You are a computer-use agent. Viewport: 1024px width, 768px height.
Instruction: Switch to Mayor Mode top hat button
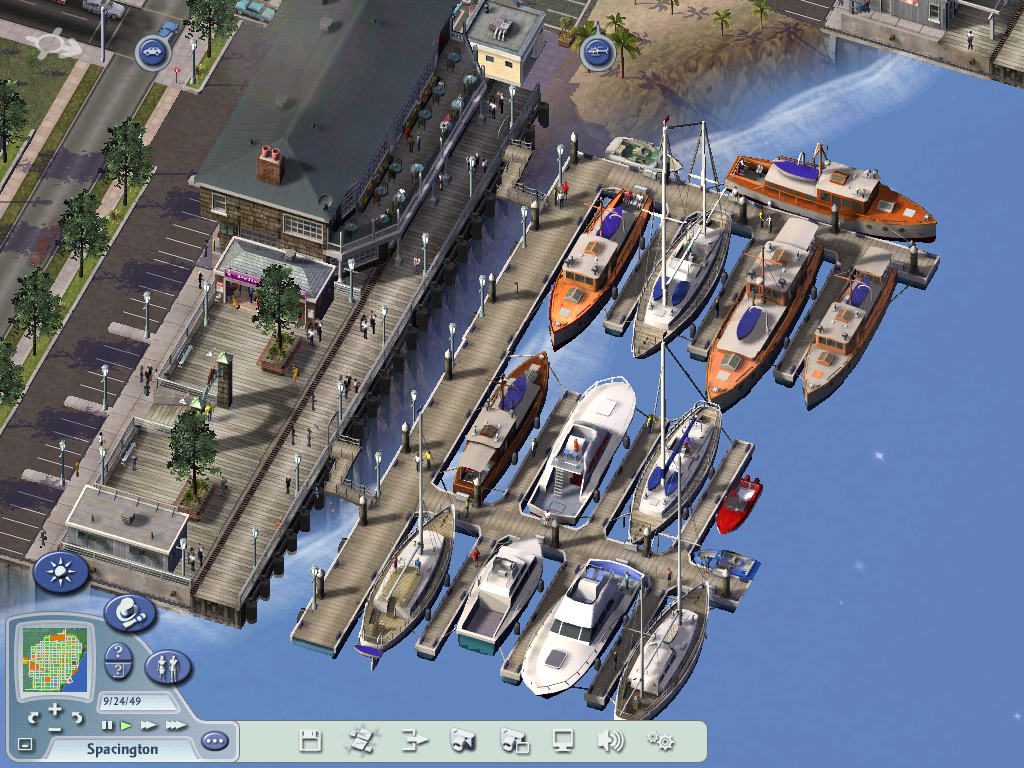(x=129, y=613)
